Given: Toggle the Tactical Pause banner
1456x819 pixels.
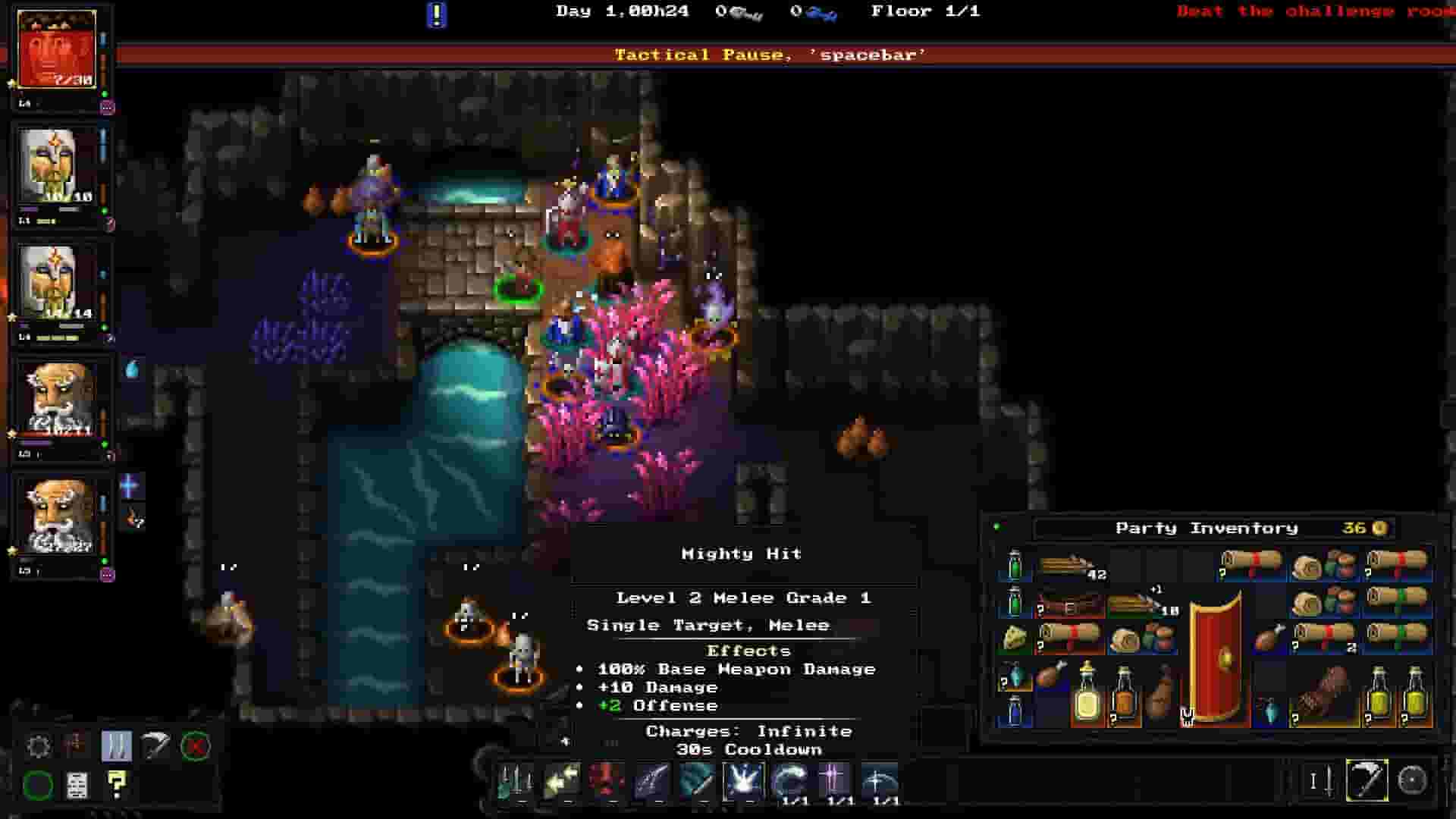Looking at the screenshot, I should 769,54.
